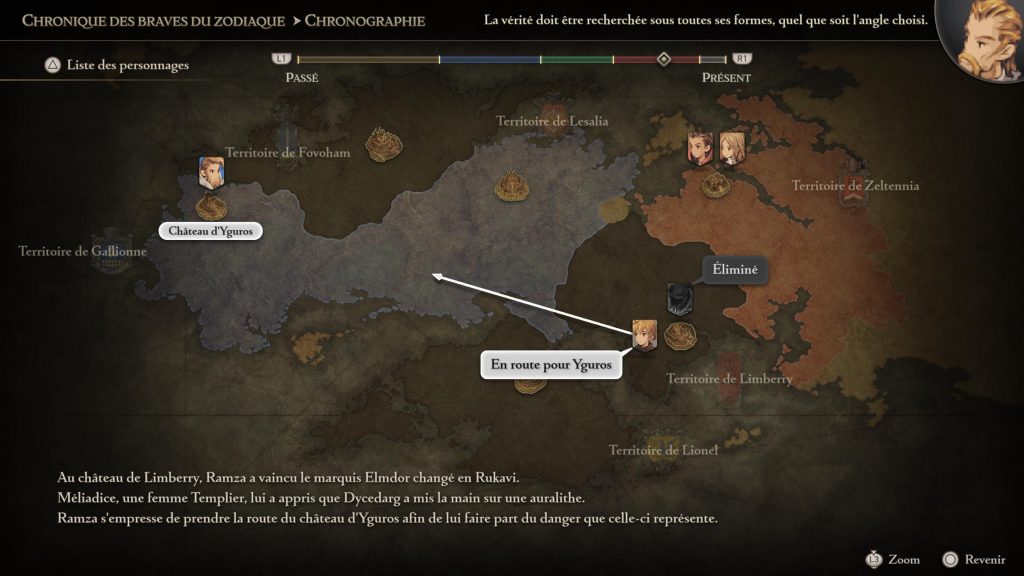Choose the portrait above Château d'Yguros
This screenshot has height=576, width=1024.
point(211,173)
